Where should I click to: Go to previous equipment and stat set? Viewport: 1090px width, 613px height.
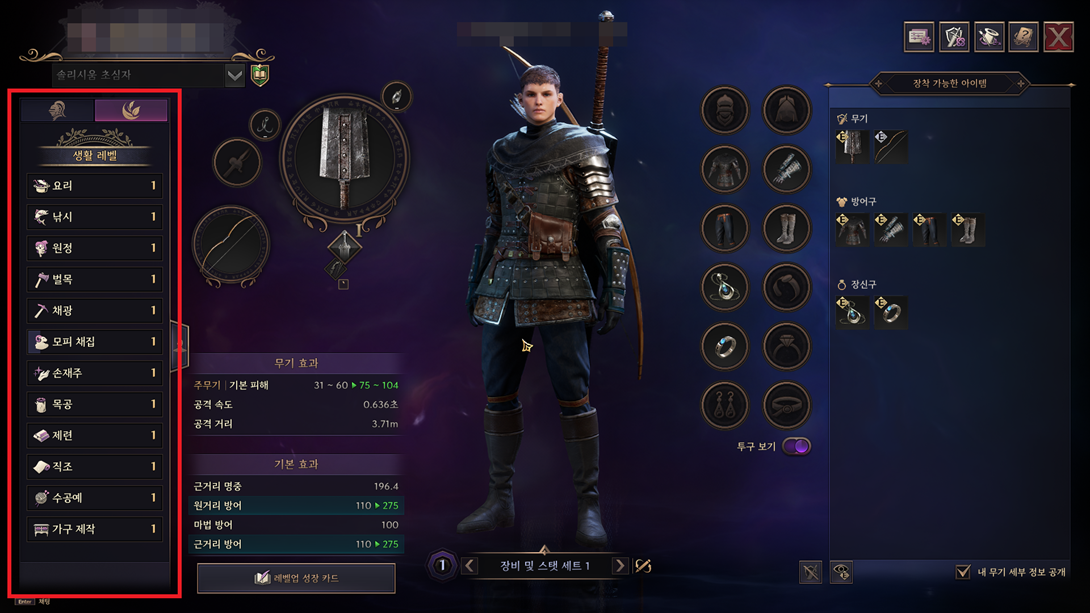click(470, 566)
